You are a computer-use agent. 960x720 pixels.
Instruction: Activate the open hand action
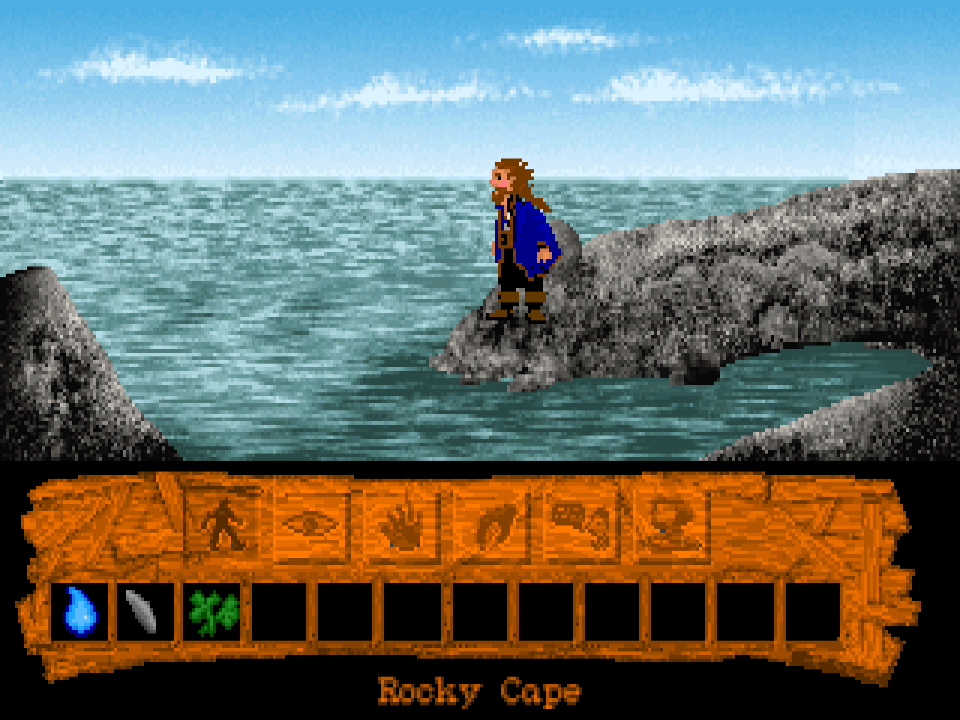pyautogui.click(x=400, y=523)
